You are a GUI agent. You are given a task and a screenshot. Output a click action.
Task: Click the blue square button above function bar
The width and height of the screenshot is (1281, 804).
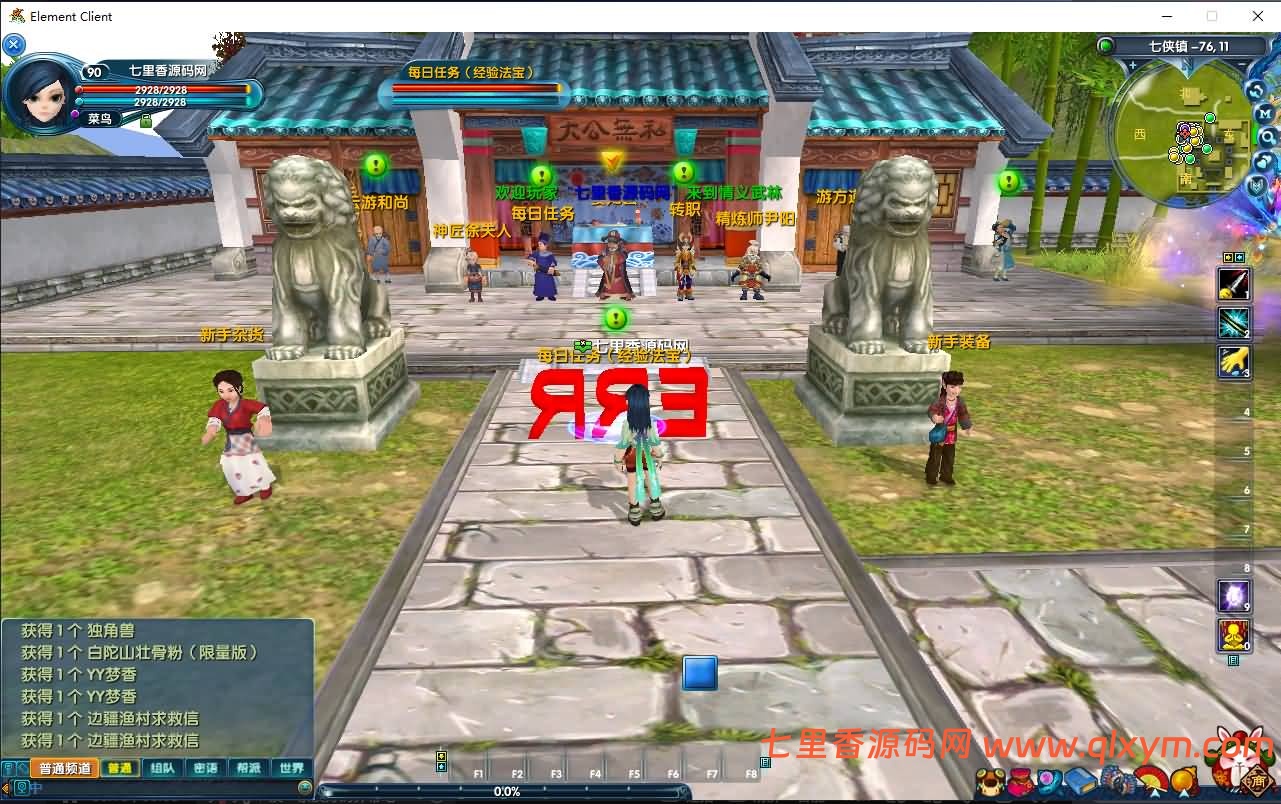coord(700,673)
